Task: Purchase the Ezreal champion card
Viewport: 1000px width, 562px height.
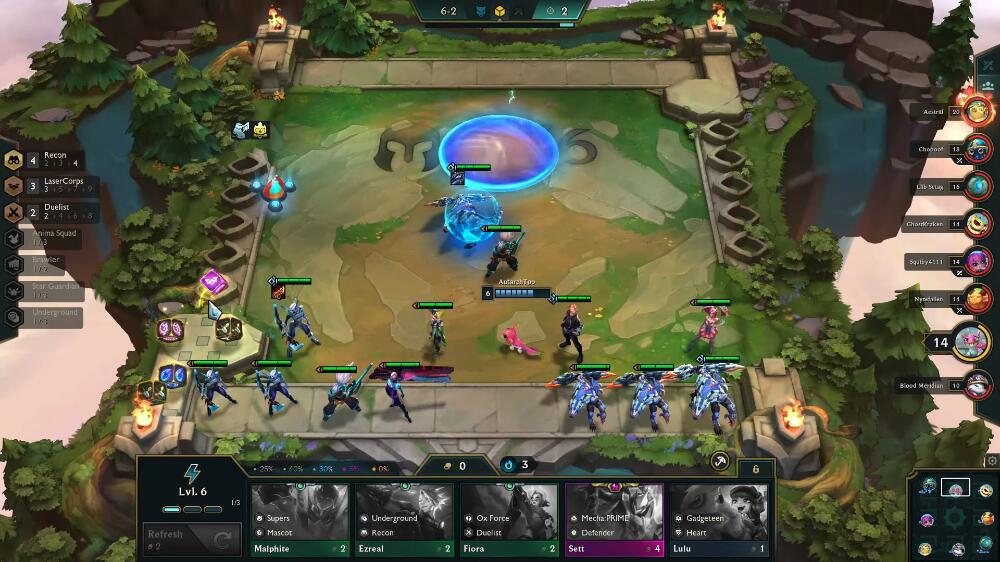Action: pos(404,520)
